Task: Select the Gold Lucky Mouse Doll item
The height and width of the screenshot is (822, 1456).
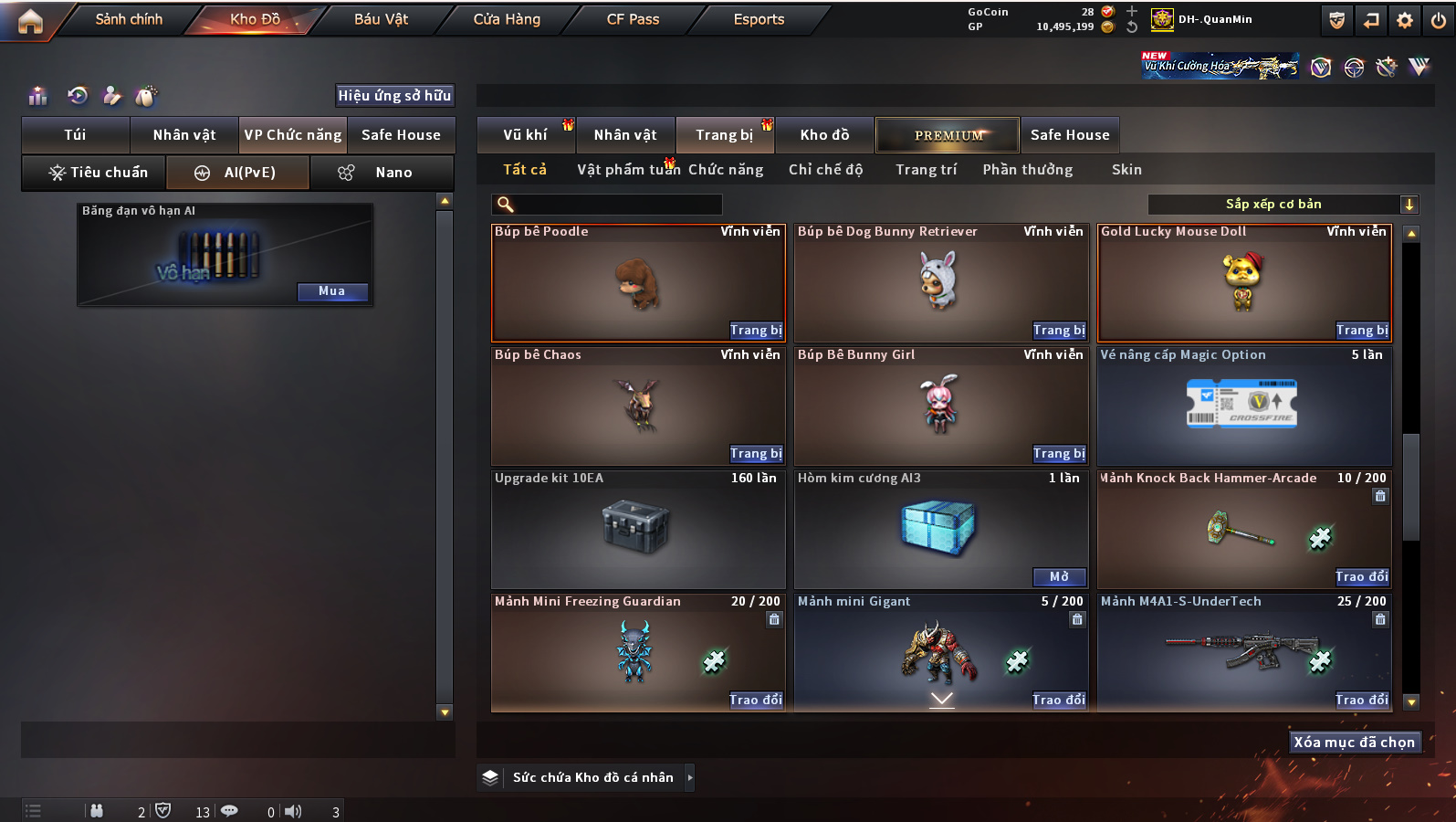Action: (1243, 283)
